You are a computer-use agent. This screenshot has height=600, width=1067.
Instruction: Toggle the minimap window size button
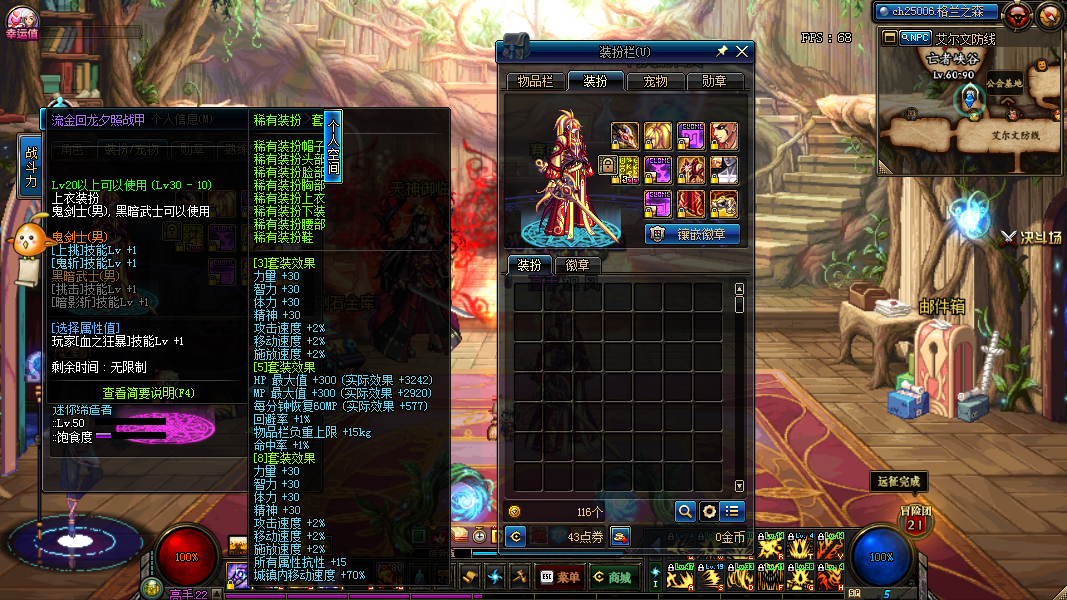tap(889, 38)
